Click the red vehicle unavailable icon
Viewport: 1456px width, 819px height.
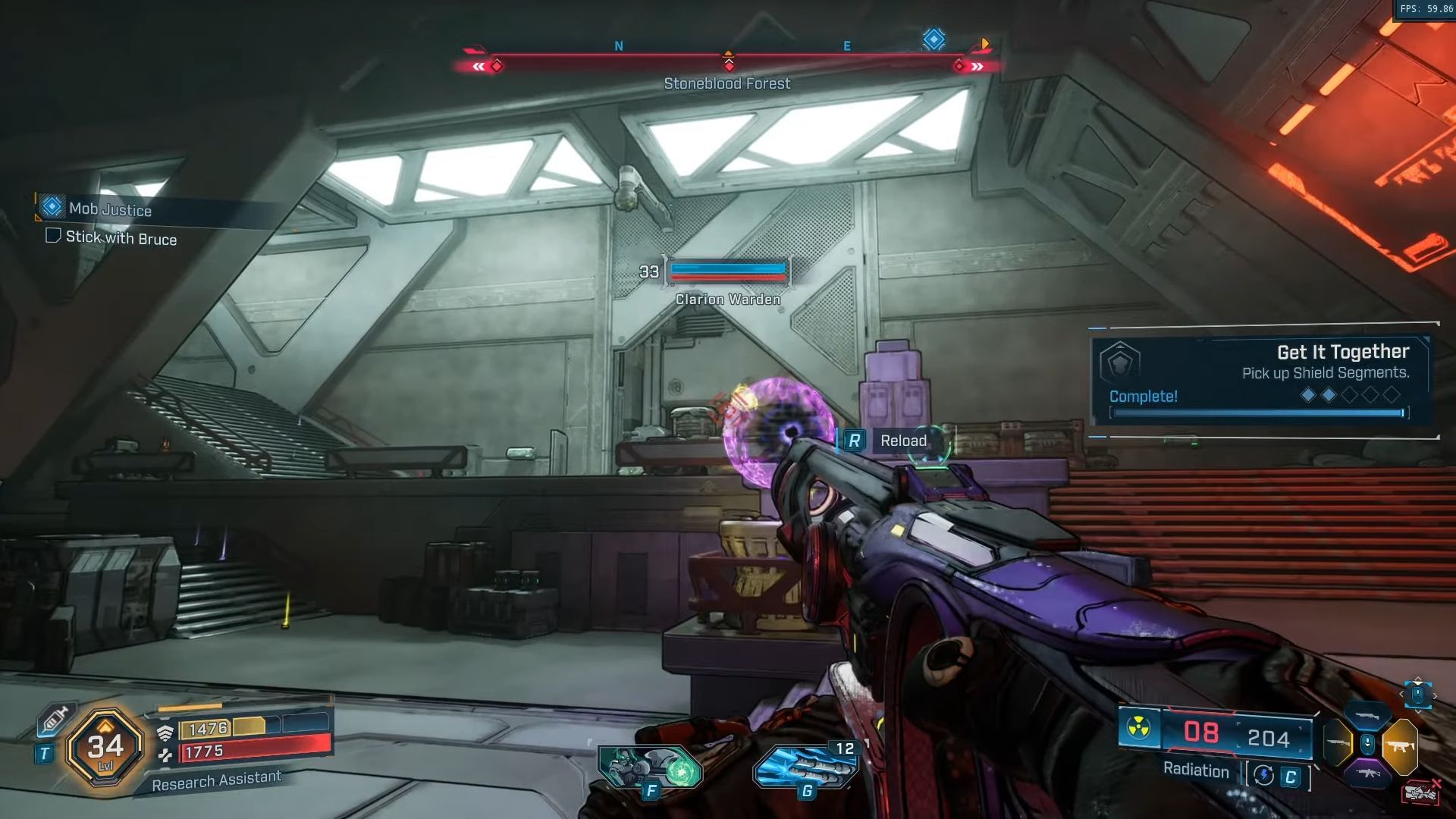1420,792
